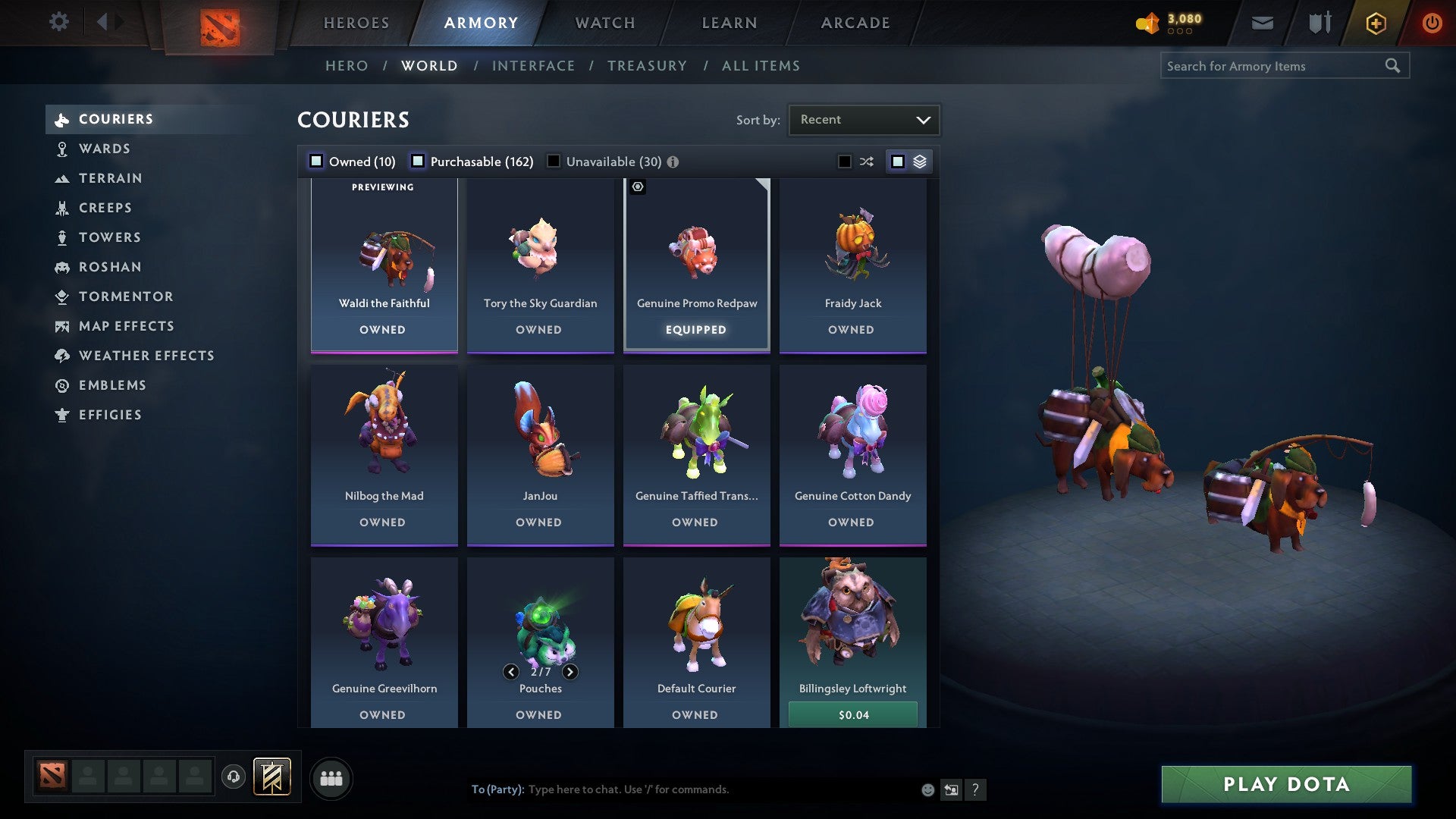Open the Wards section in the sidebar
This screenshot has width=1456, height=819.
[62, 149]
